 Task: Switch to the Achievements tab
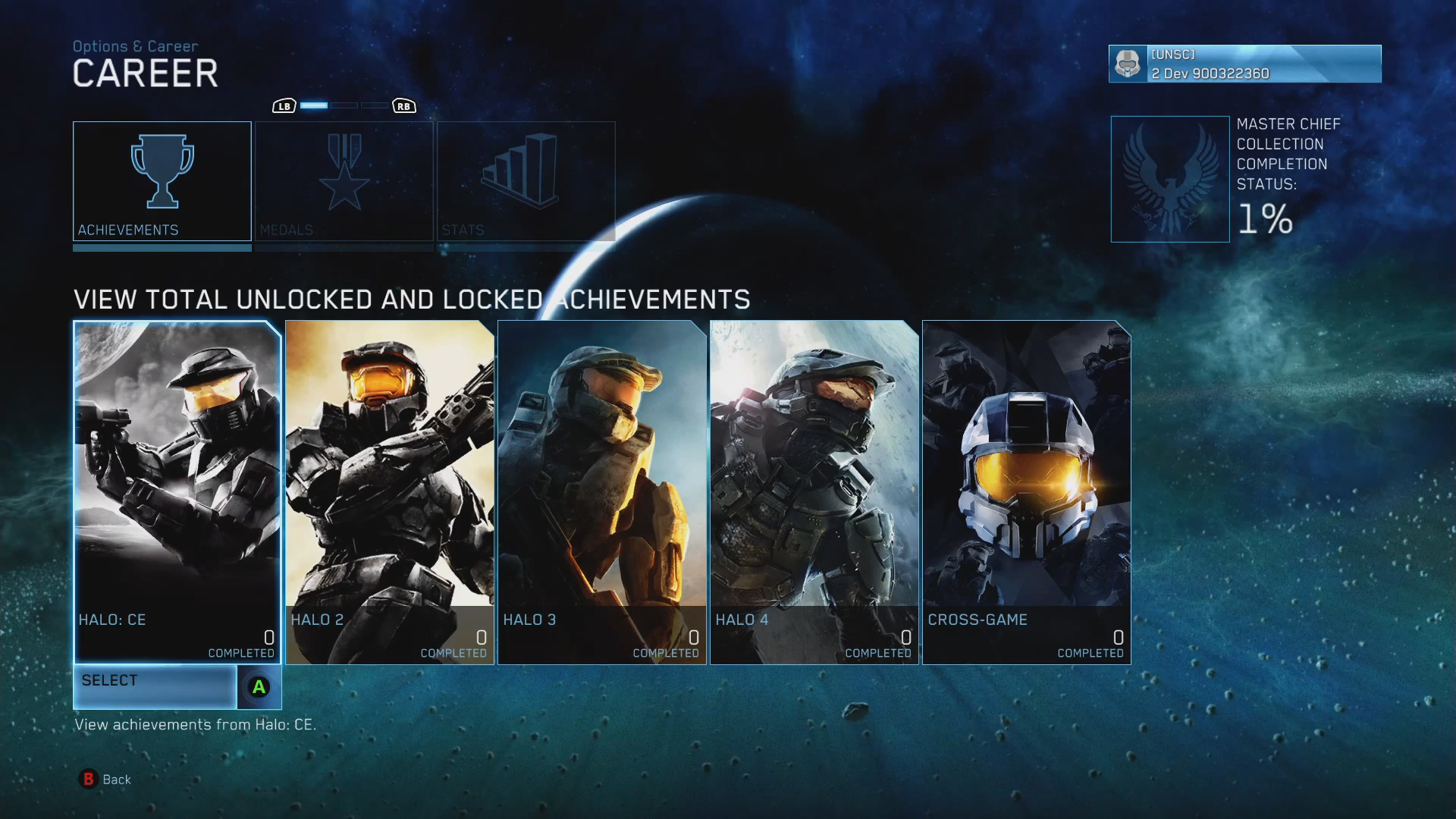tap(162, 181)
